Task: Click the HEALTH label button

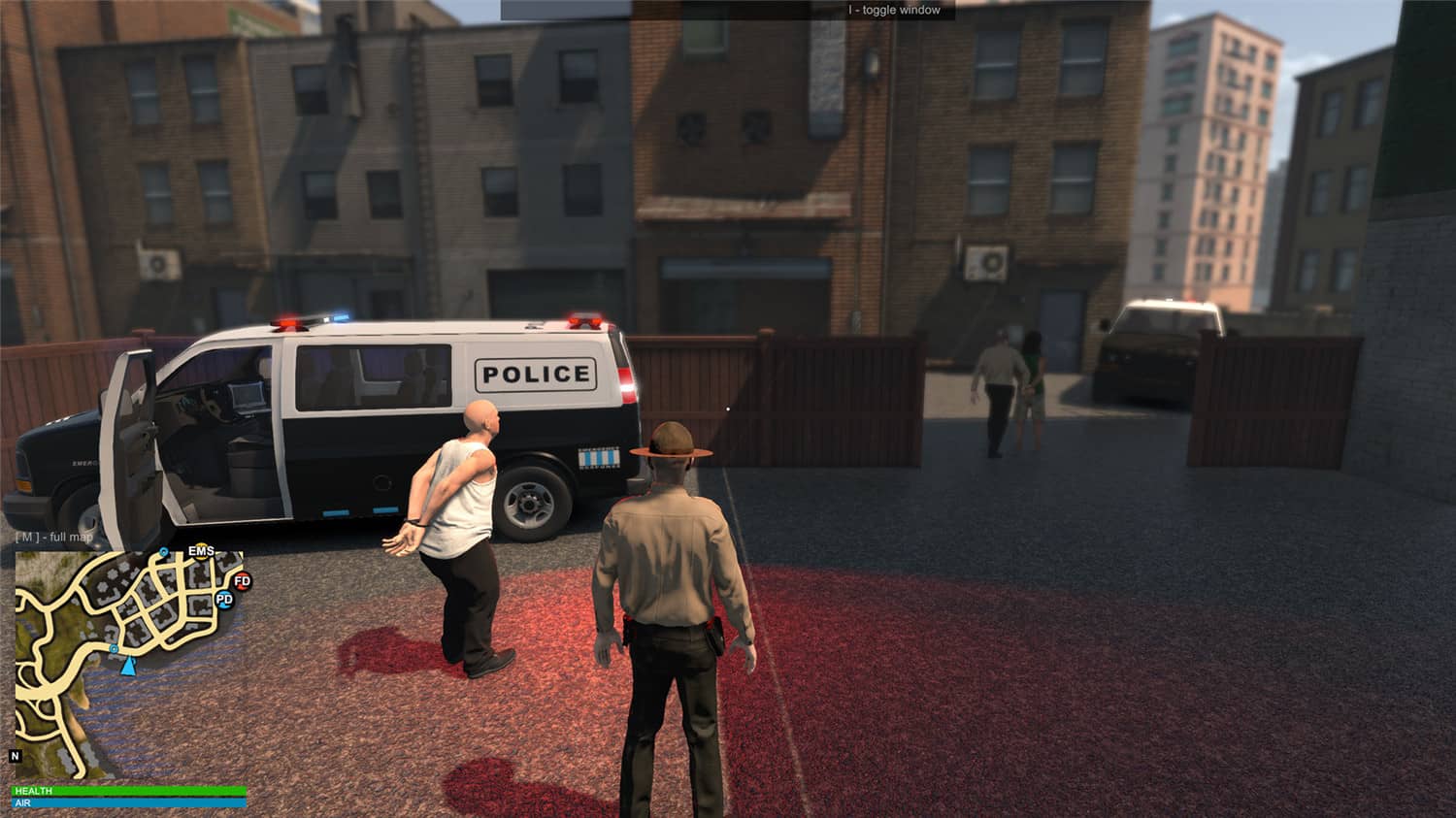Action: tap(32, 791)
